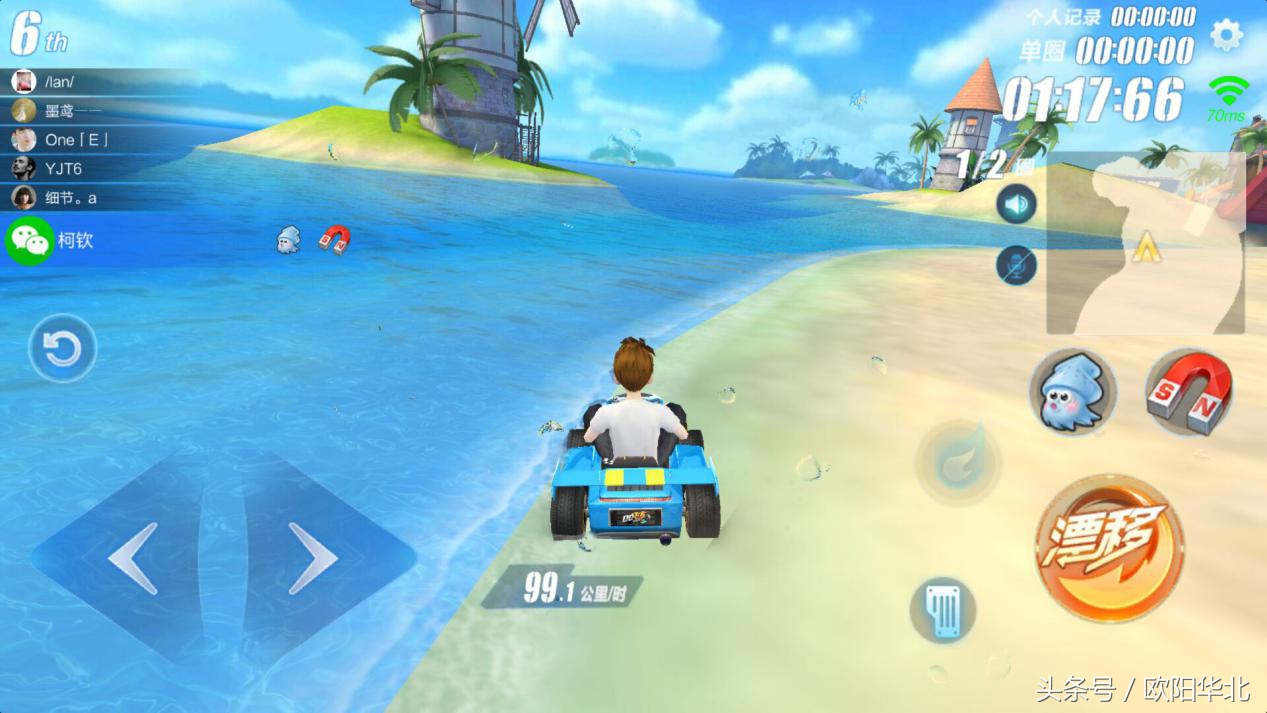1267x713 pixels.
Task: Open the gear settings menu
Action: pyautogui.click(x=1226, y=36)
